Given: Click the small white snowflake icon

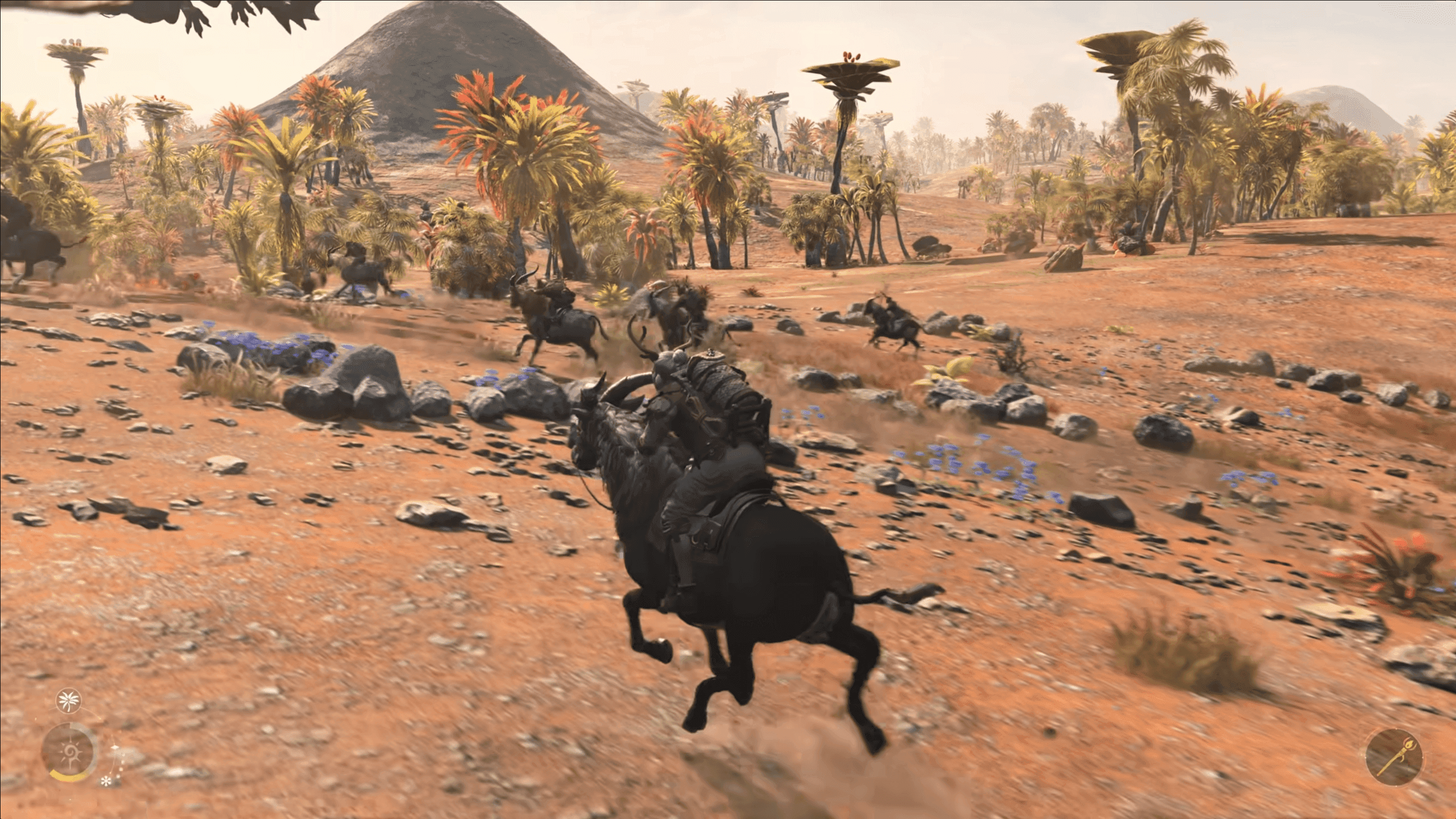Looking at the screenshot, I should click(105, 781).
